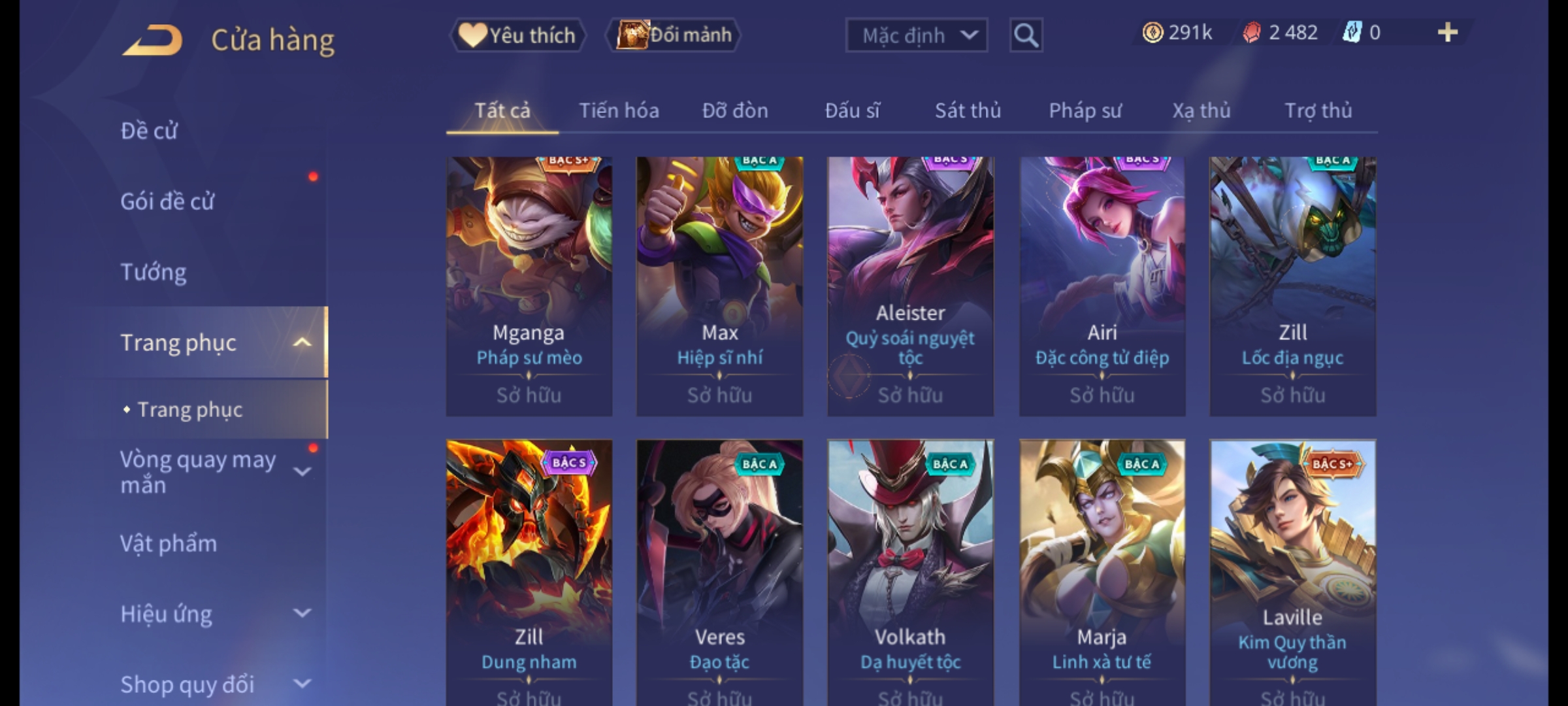Switch to the Tiến hóa tab
This screenshot has height=706, width=1568.
point(619,111)
